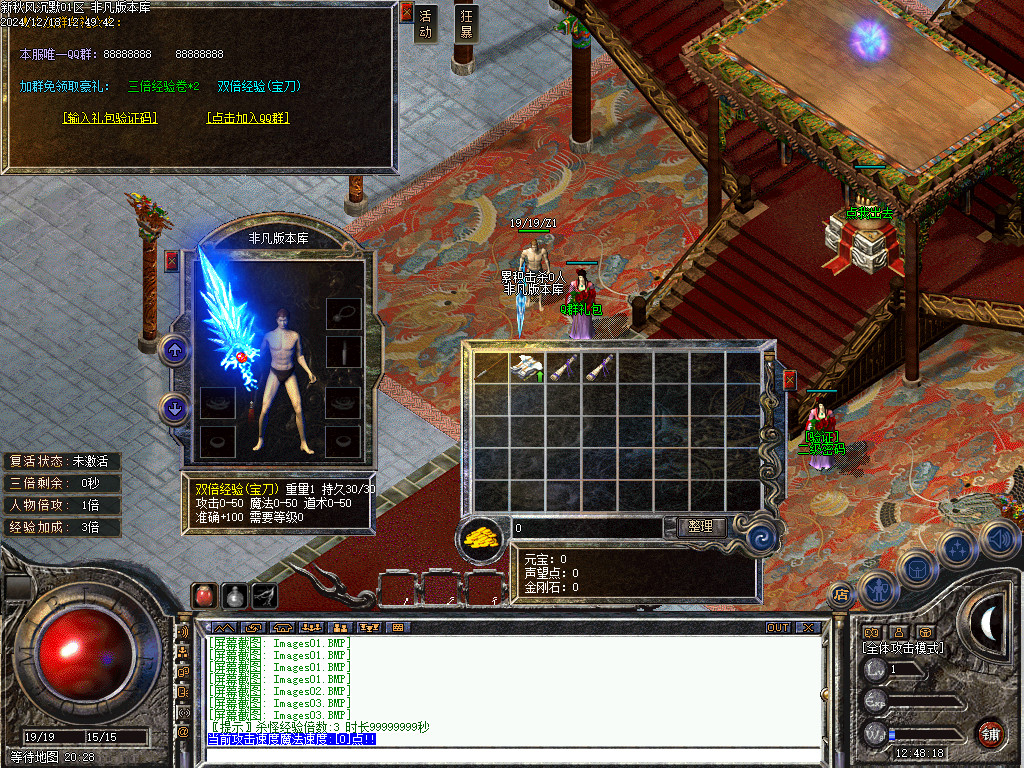The width and height of the screenshot is (1024, 768).
Task: Use the red potion quick slot
Action: coord(204,595)
